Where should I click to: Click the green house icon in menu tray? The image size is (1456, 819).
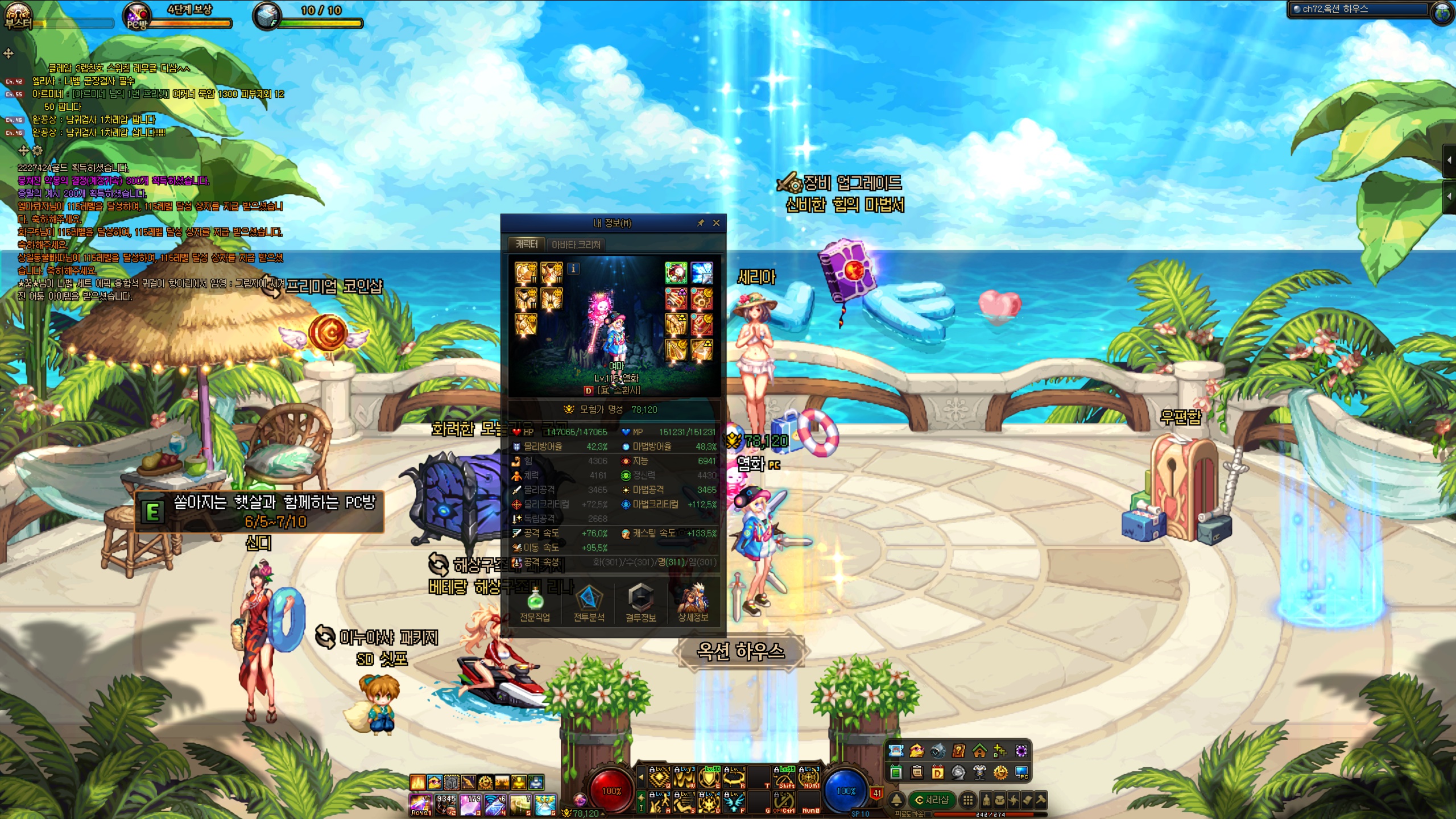point(979,751)
